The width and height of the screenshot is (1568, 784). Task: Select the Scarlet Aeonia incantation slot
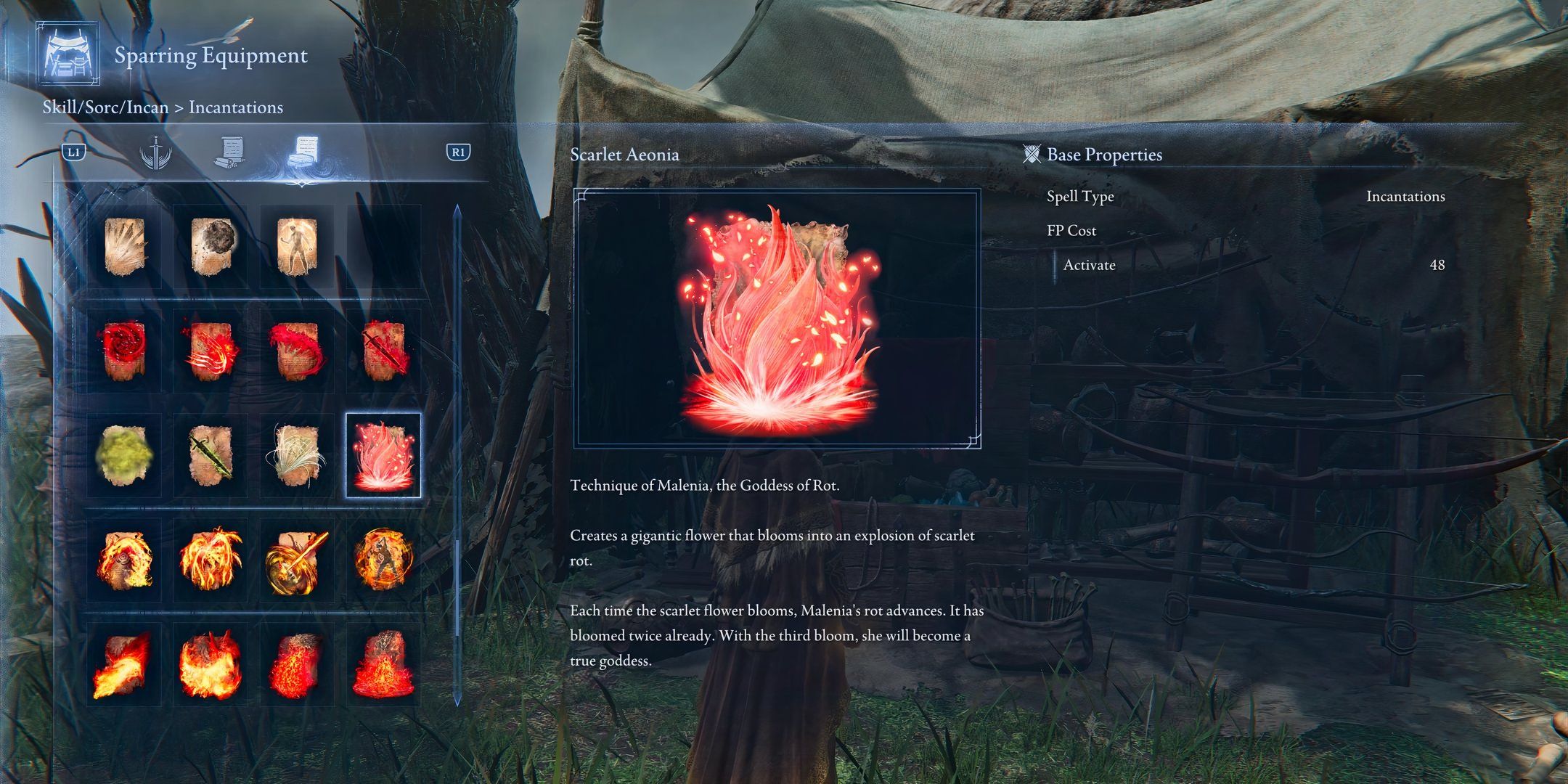tap(383, 456)
